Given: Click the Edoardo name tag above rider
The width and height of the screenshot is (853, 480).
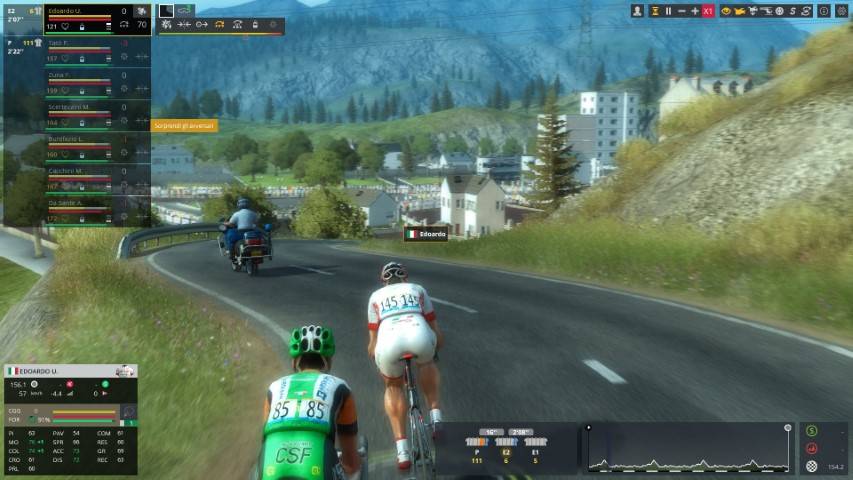Looking at the screenshot, I should click(425, 234).
